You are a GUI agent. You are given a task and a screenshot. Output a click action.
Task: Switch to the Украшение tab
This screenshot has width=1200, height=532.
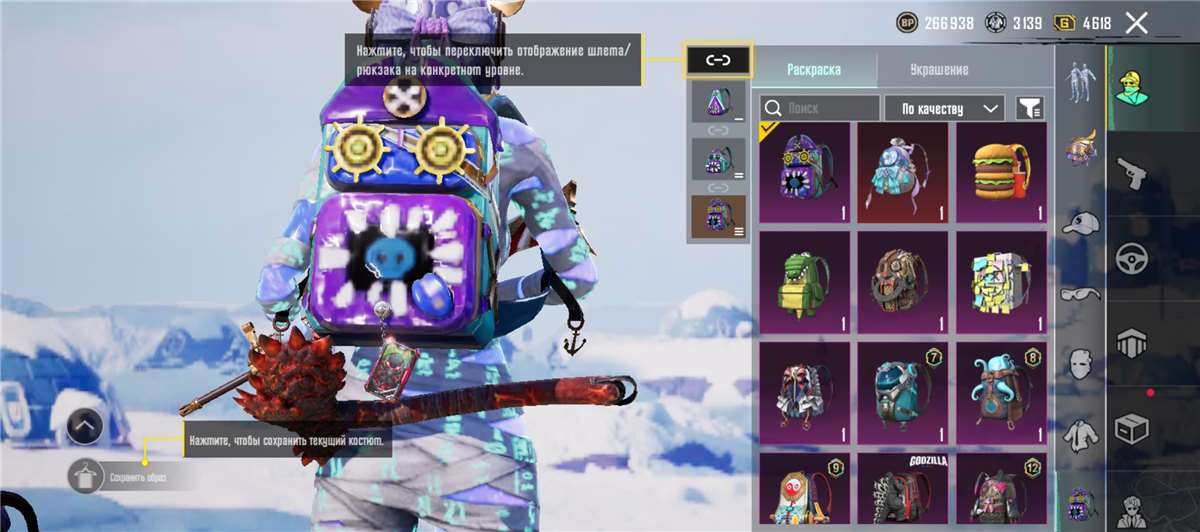click(938, 70)
